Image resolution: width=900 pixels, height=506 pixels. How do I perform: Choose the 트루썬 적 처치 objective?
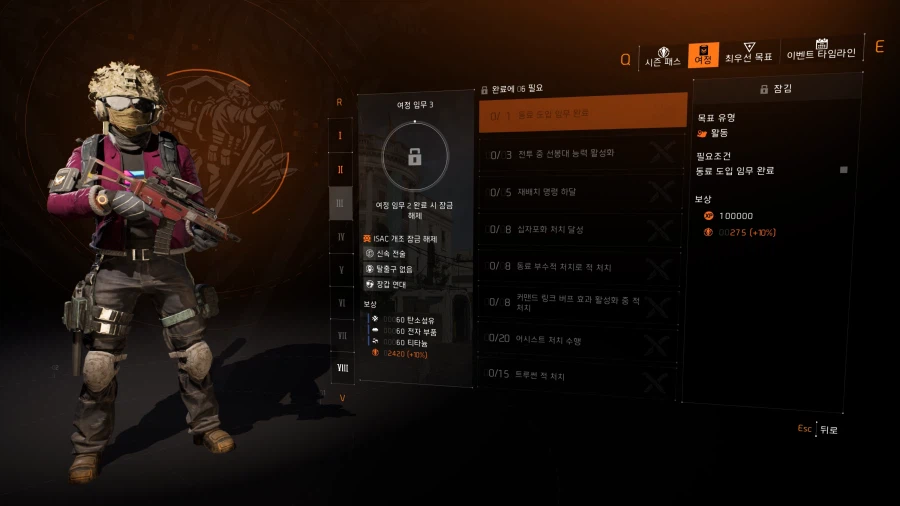click(x=583, y=376)
